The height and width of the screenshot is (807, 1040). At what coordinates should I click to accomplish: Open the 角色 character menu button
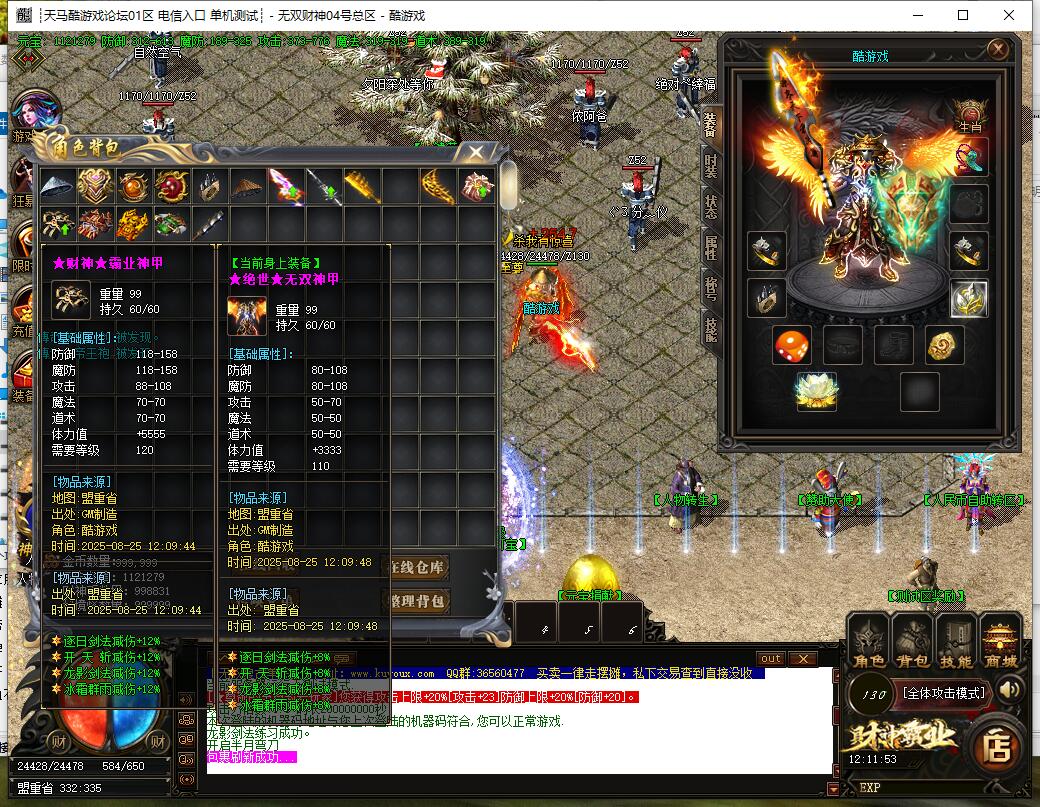pos(868,641)
